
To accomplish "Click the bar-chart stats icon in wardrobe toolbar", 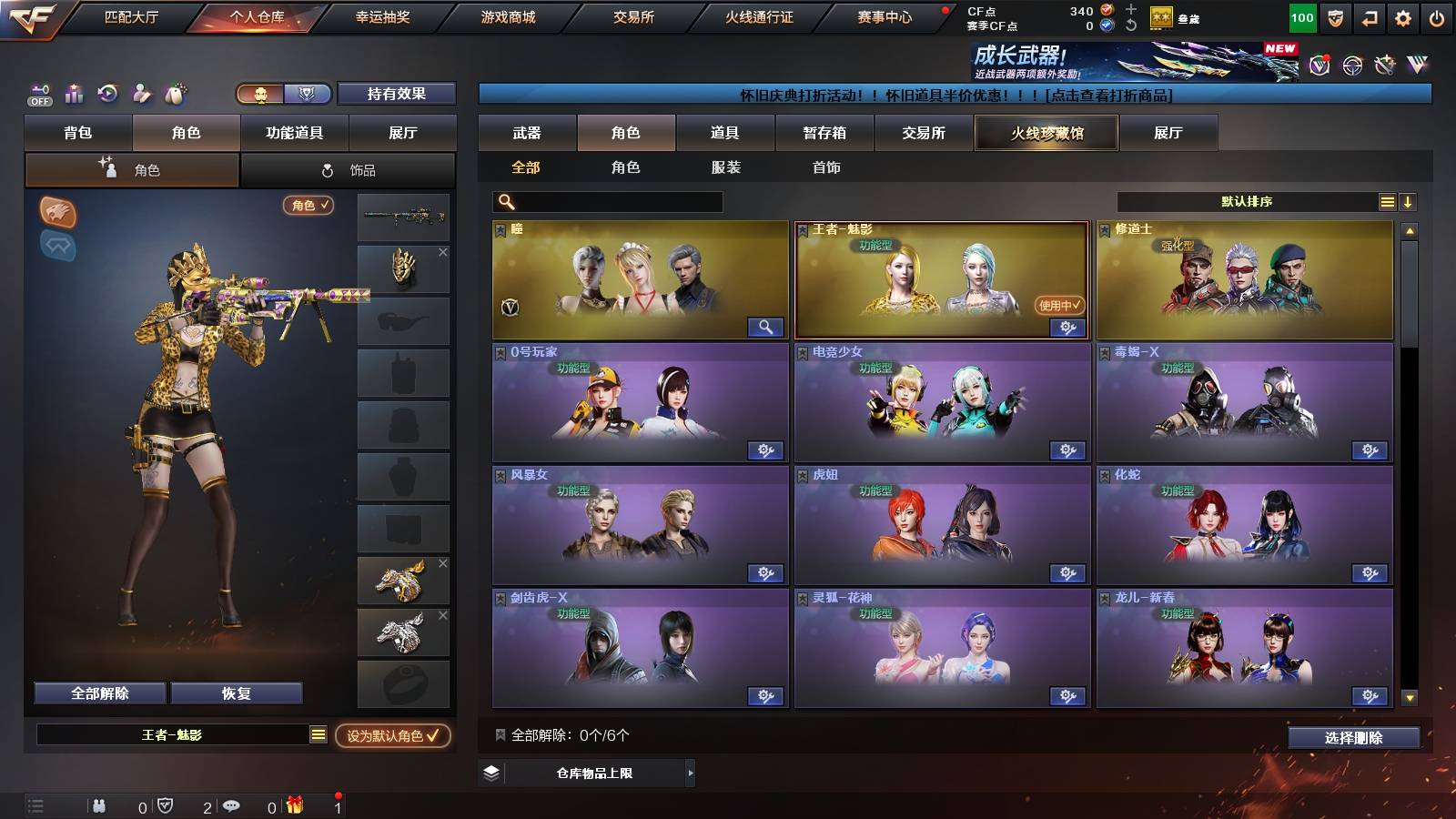I will 73,94.
